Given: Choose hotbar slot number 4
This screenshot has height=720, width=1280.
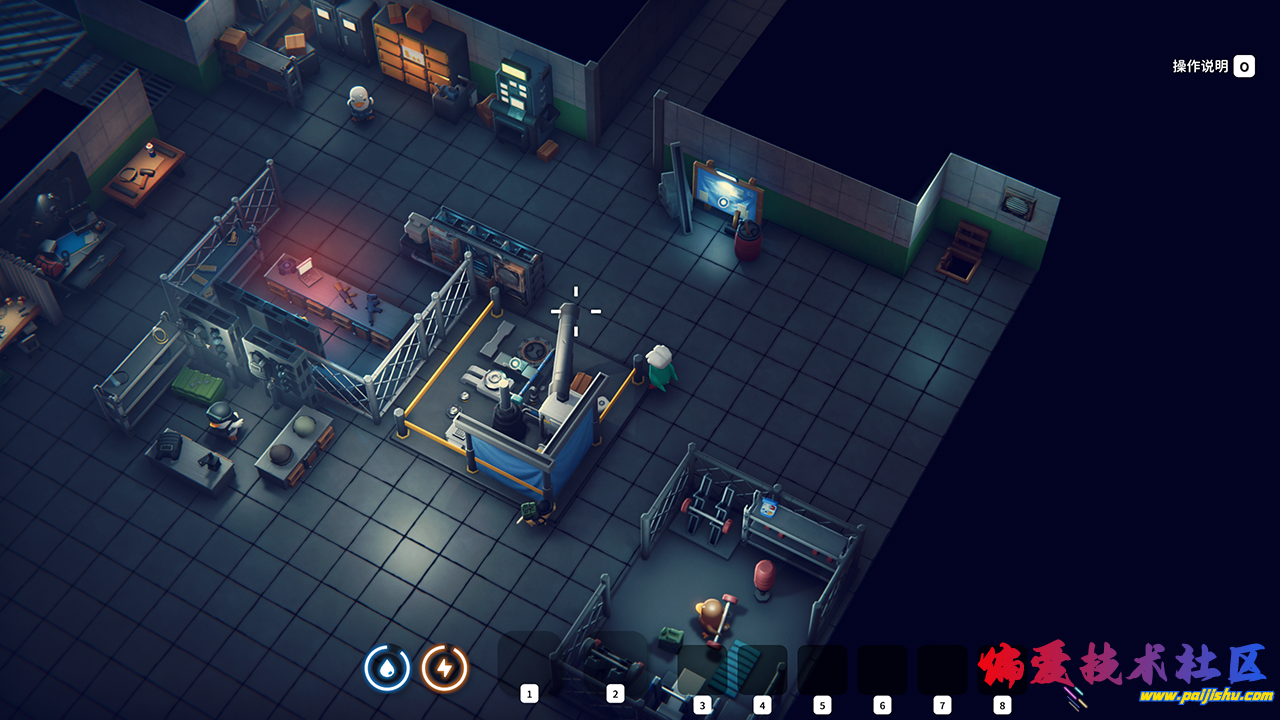Looking at the screenshot, I should tap(762, 672).
